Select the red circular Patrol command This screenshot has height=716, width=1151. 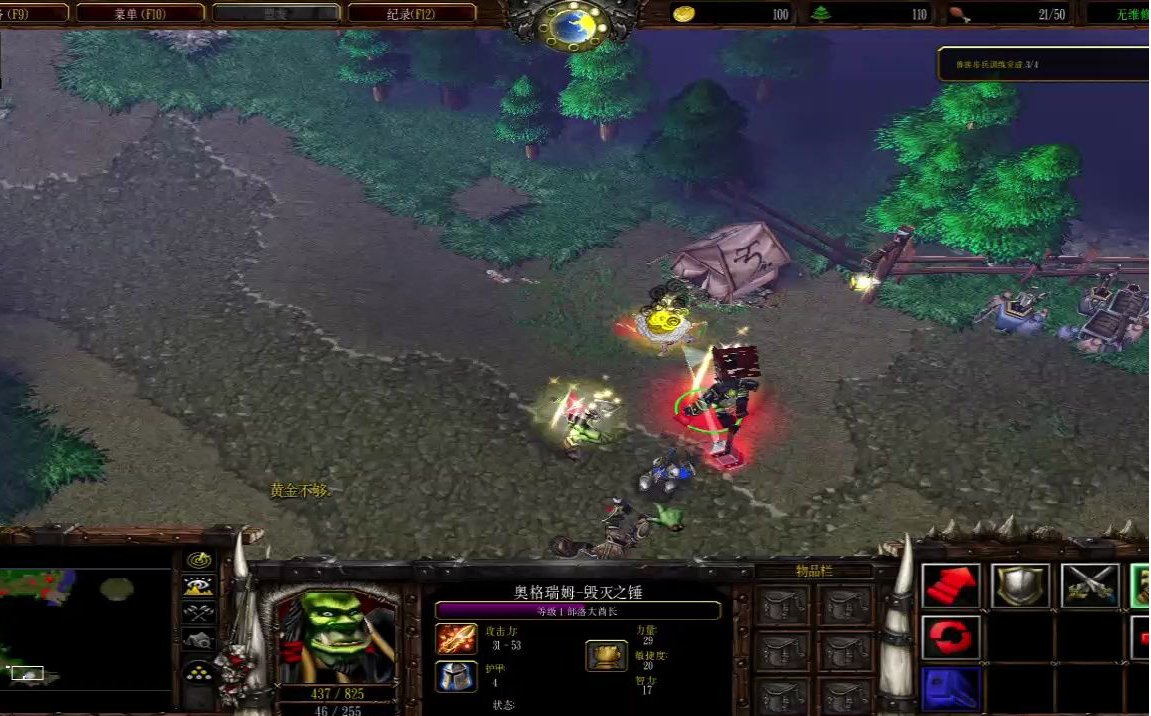[950, 637]
